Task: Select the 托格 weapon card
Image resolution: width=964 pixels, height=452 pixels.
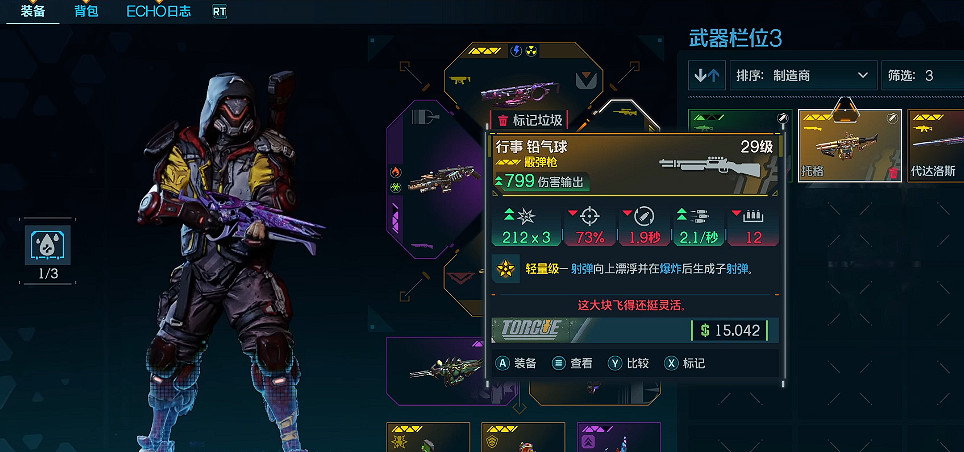Action: point(849,146)
